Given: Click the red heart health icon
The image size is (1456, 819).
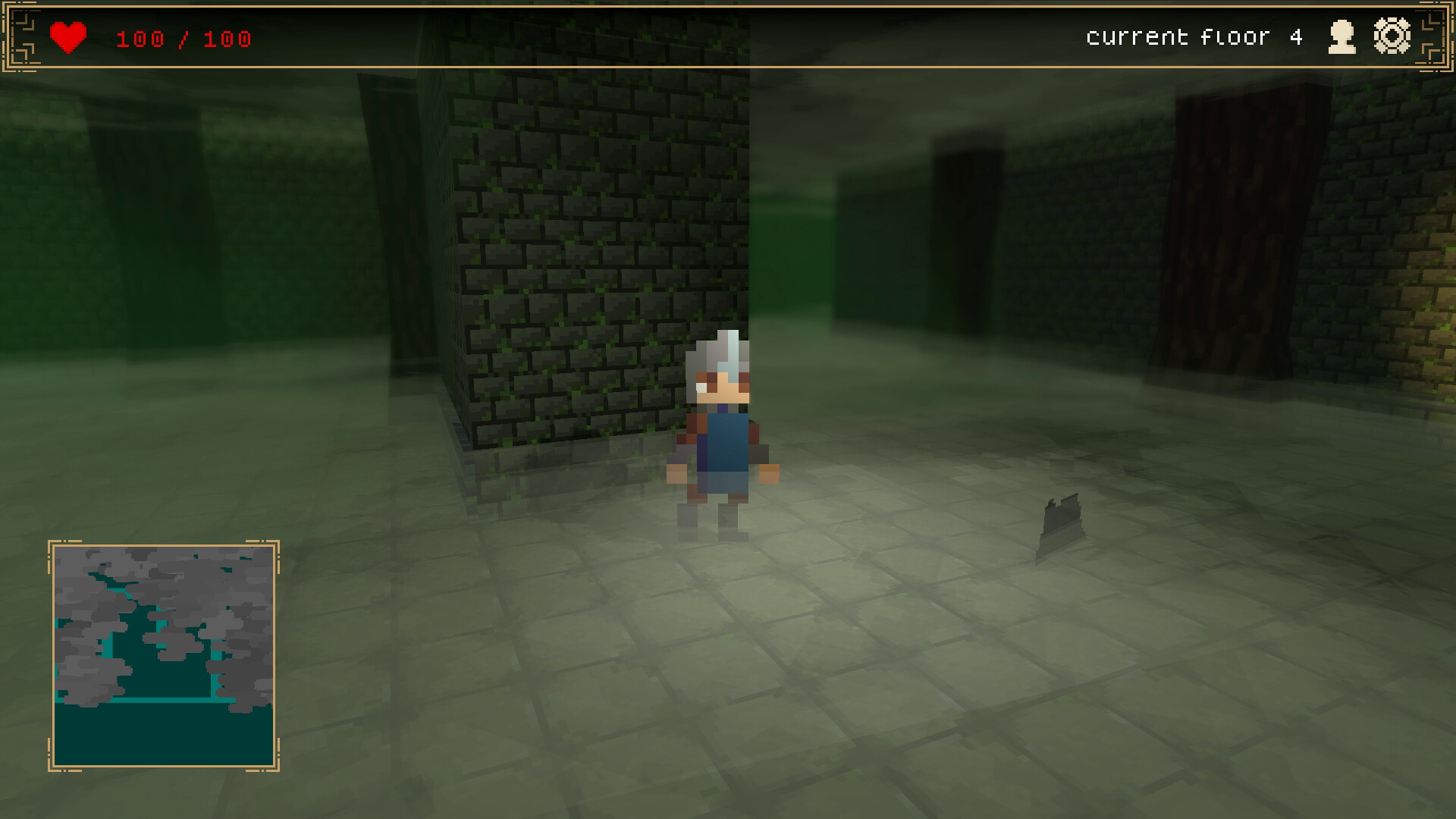Looking at the screenshot, I should pyautogui.click(x=67, y=35).
